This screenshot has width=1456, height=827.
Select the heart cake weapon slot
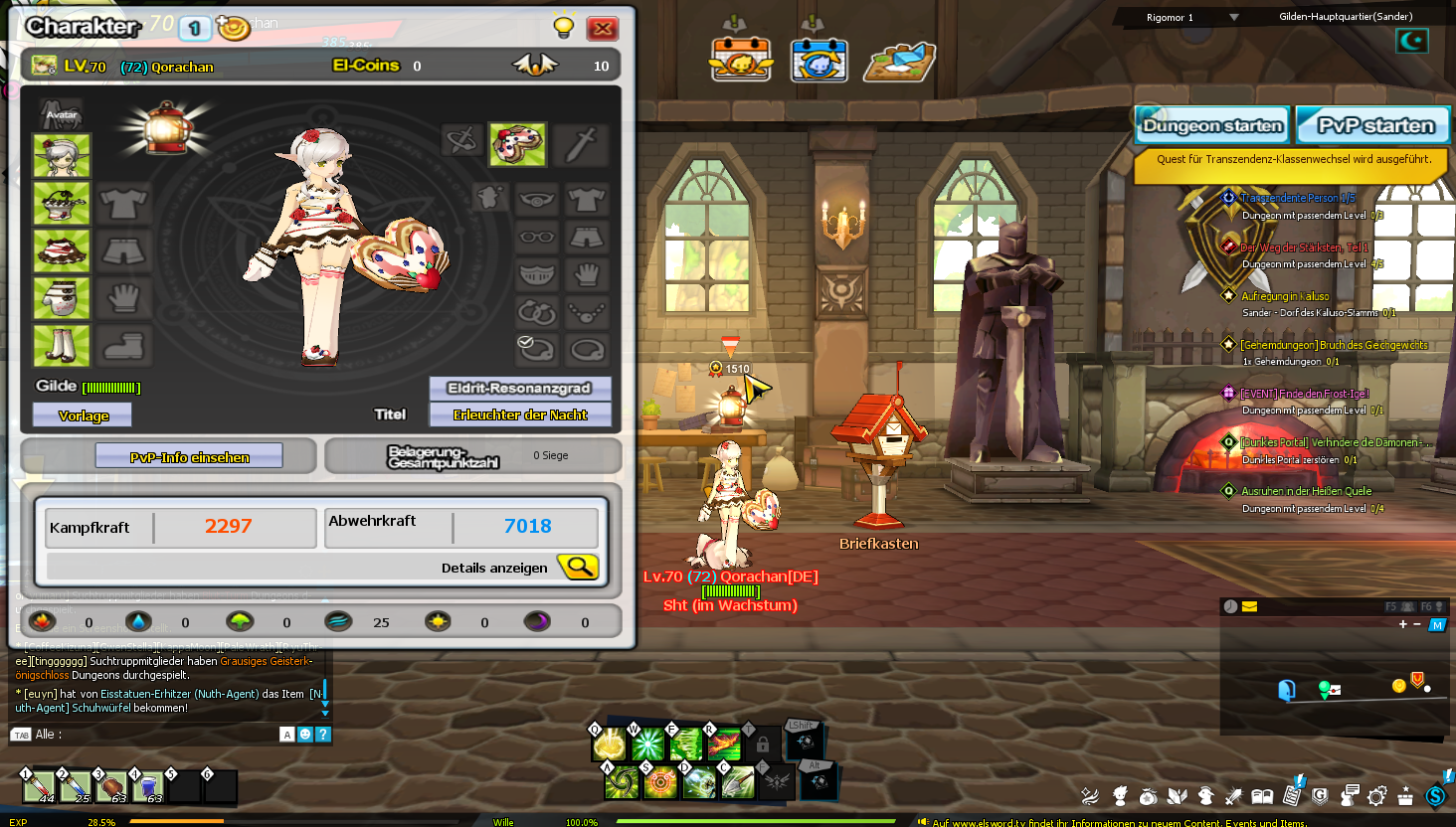click(517, 145)
